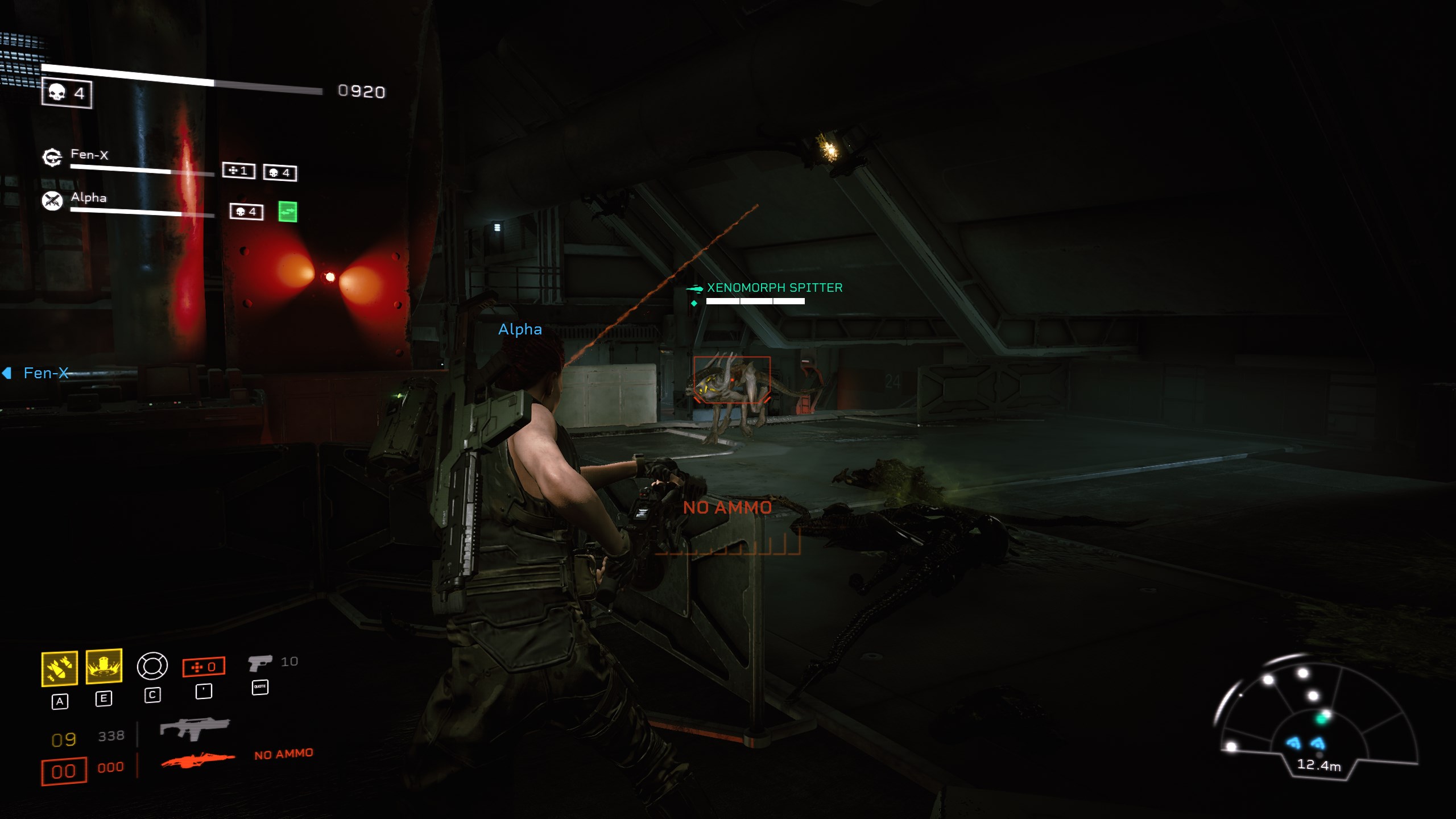Screen dimensions: 1456x819
Task: Click your own skull counter badge
Action: 67,93
